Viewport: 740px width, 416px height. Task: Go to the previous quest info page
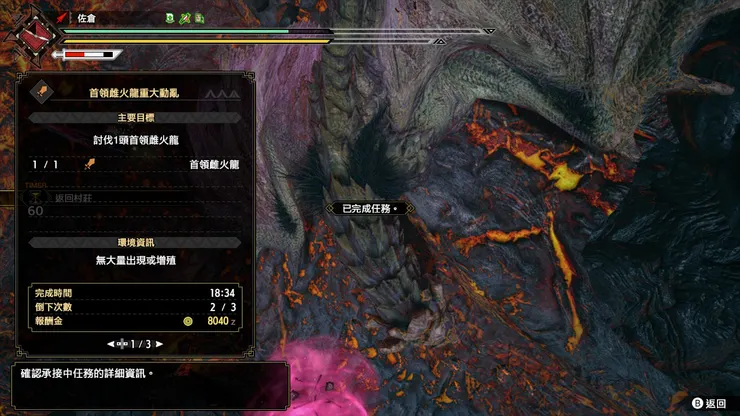(x=111, y=343)
